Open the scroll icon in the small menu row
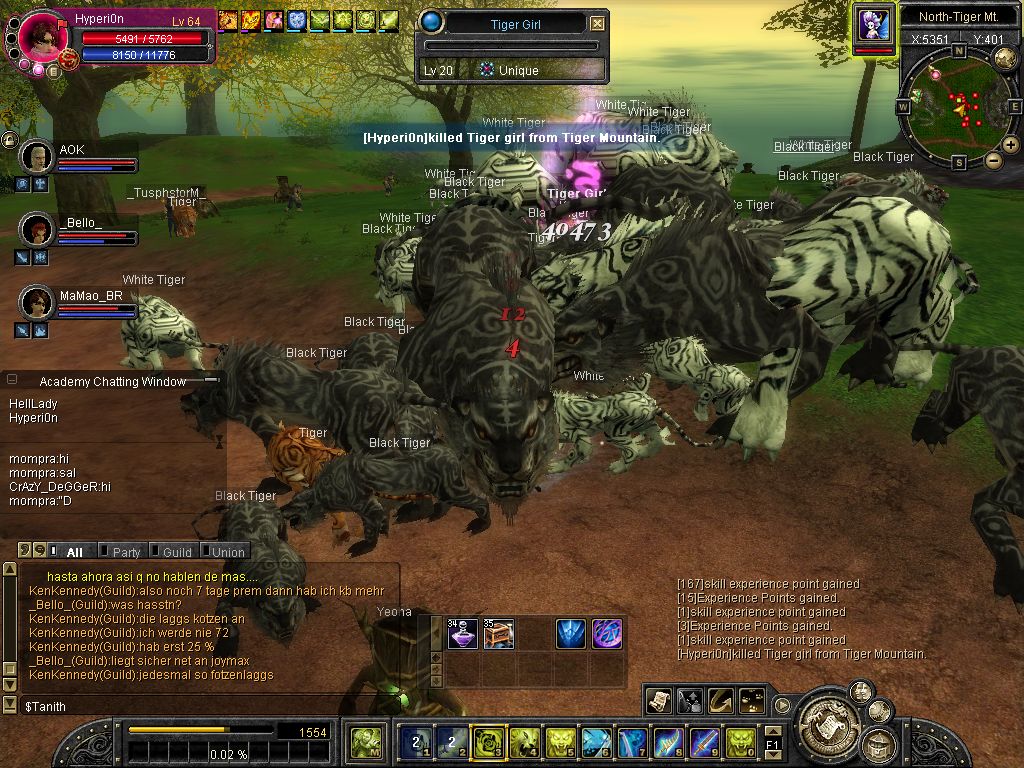 coord(658,700)
